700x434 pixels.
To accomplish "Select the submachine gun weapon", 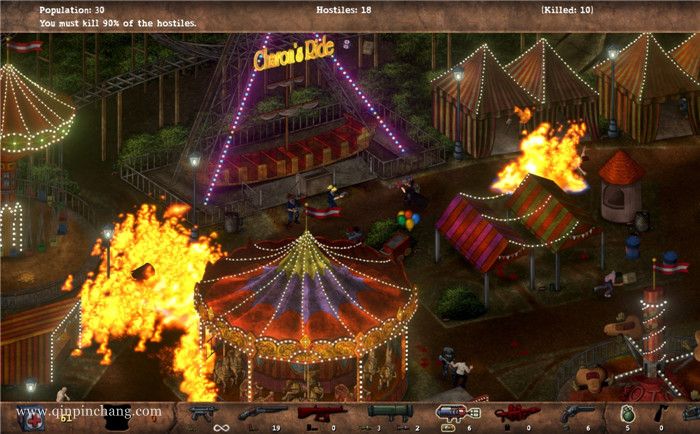I will point(203,411).
